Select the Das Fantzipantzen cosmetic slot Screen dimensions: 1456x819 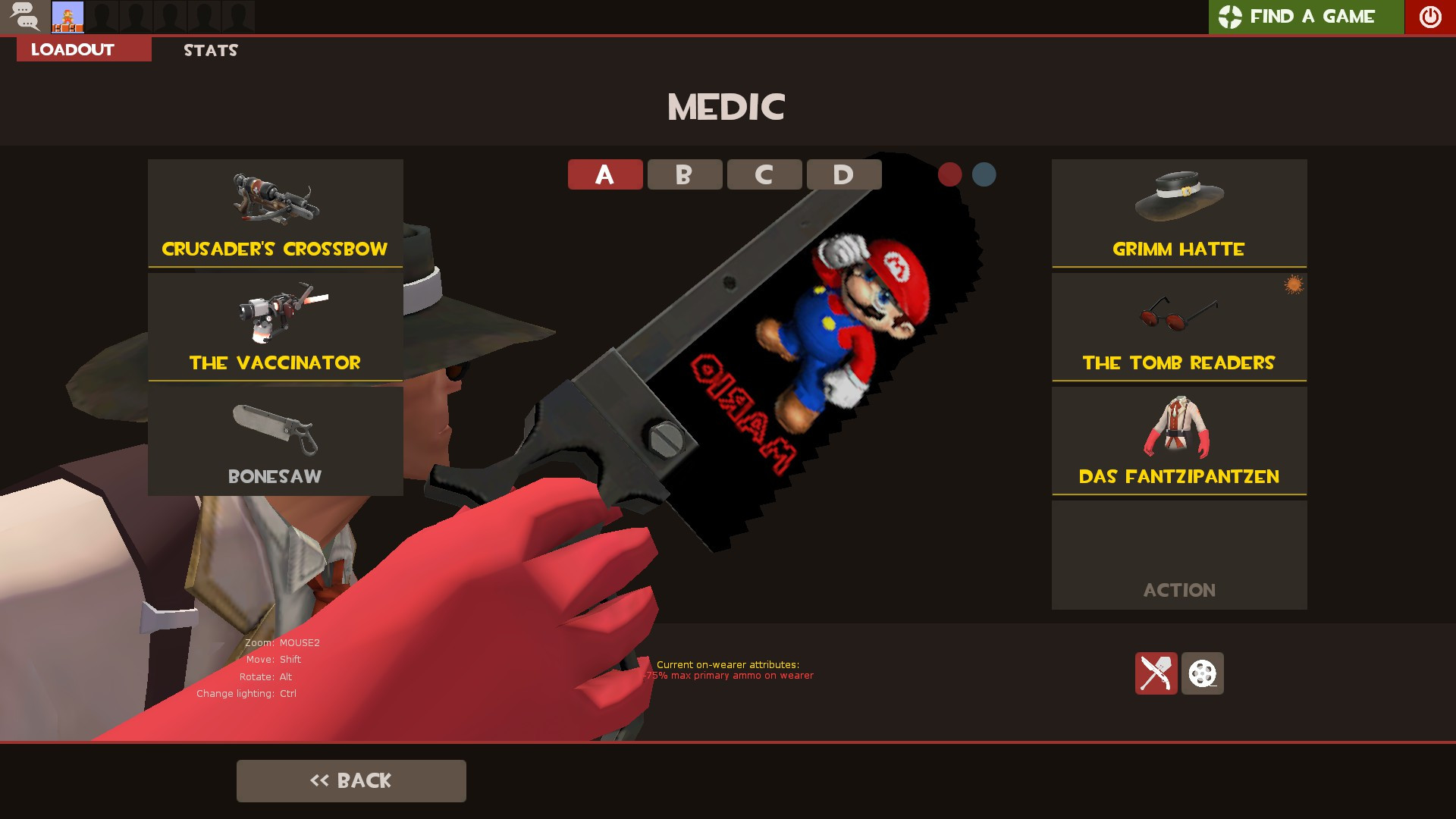[x=1178, y=440]
